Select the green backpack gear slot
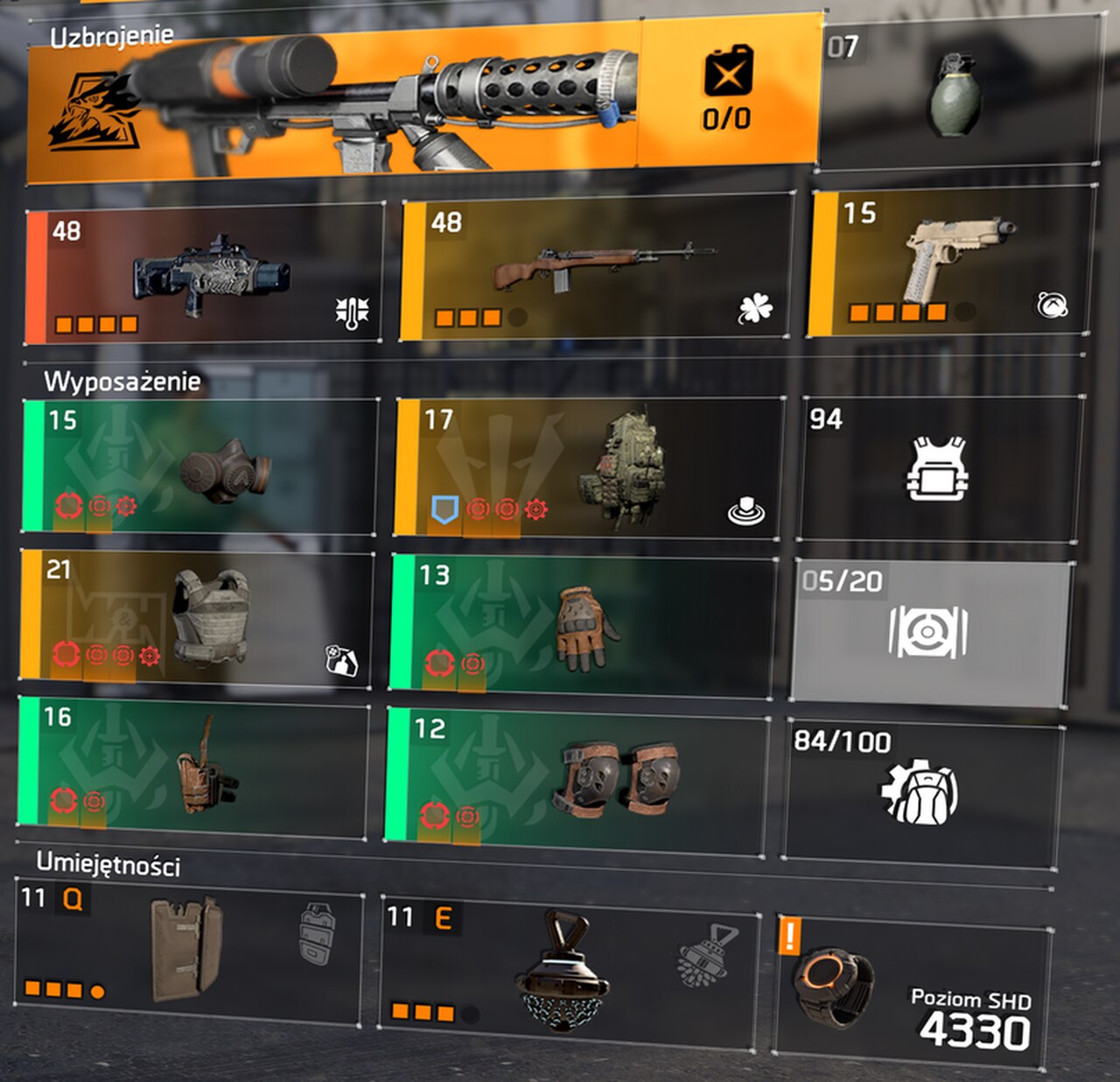 point(588,467)
